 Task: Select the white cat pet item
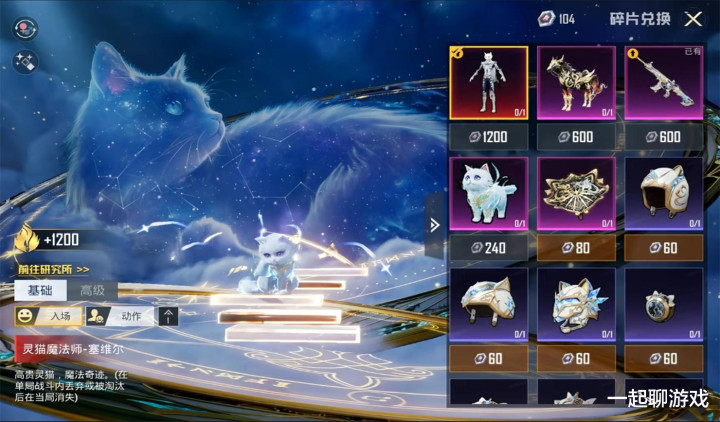tap(488, 194)
